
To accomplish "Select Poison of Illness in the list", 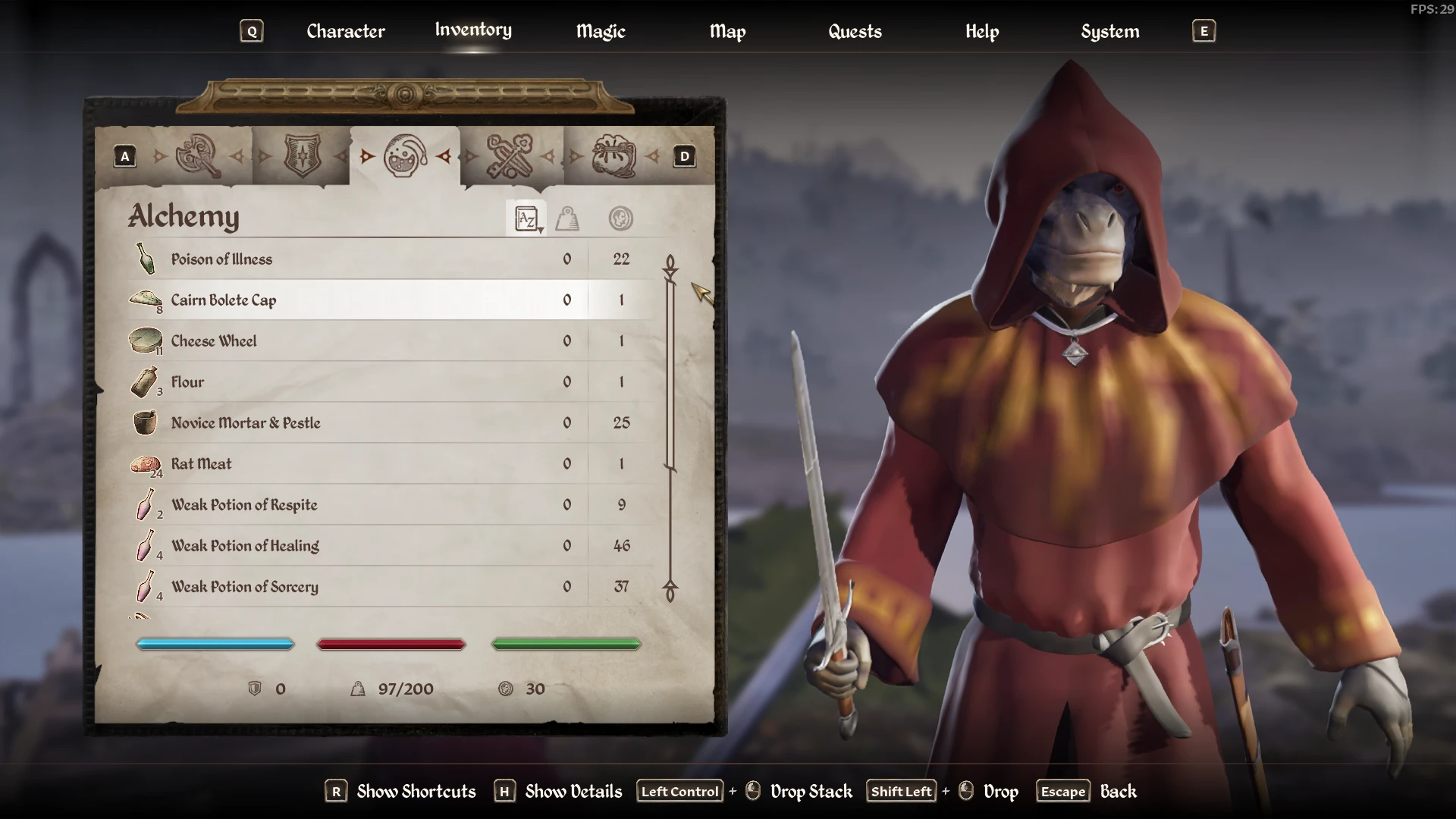I will pyautogui.click(x=221, y=259).
